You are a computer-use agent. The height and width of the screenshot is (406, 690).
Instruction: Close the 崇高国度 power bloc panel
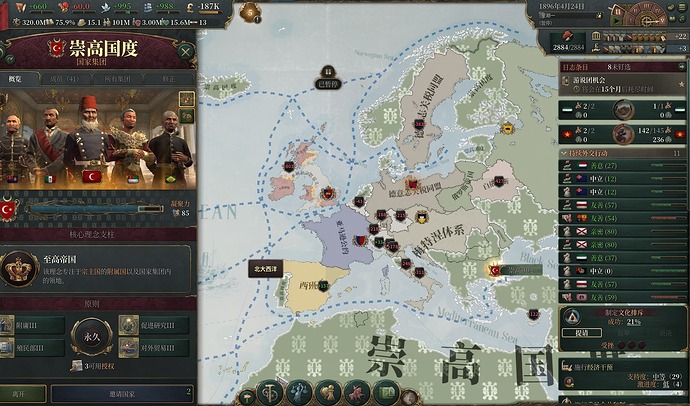click(185, 51)
